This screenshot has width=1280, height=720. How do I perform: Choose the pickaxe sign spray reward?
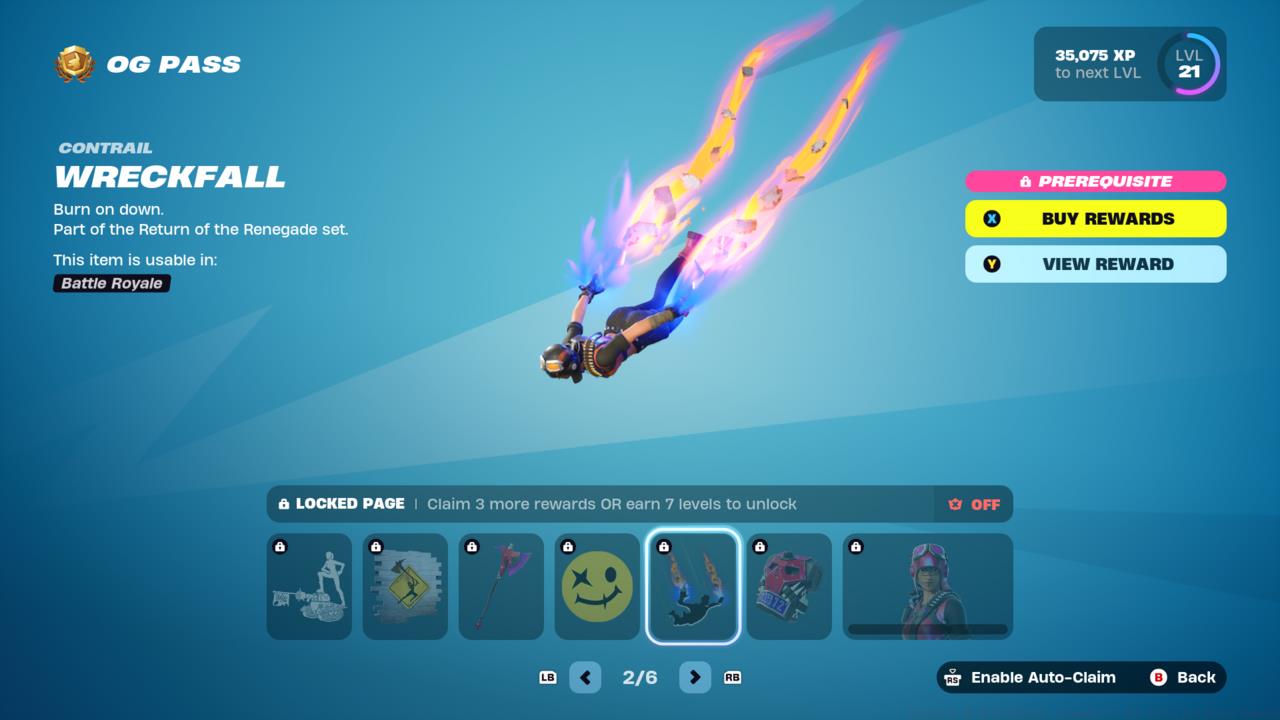click(x=405, y=586)
